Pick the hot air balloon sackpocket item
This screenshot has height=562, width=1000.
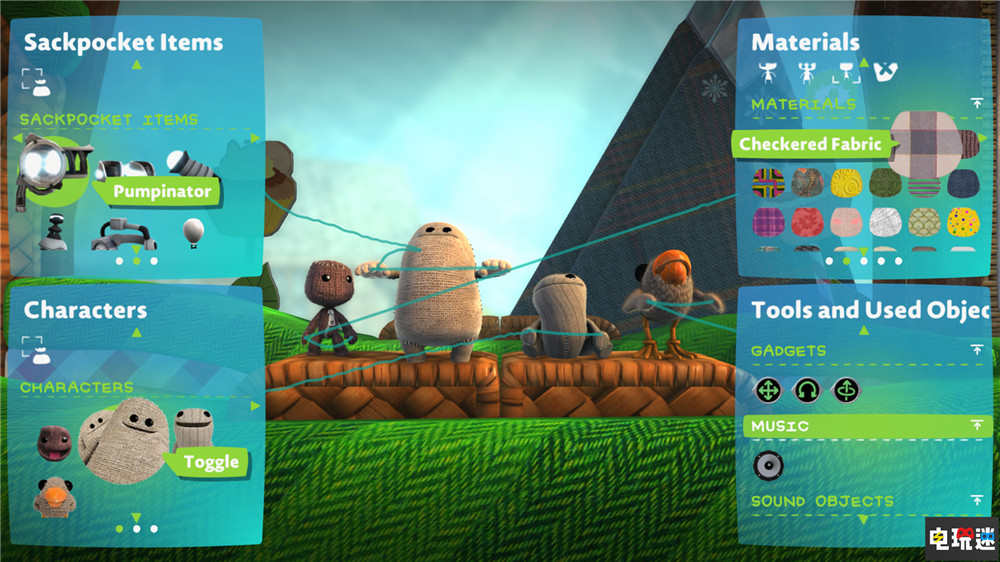point(195,232)
